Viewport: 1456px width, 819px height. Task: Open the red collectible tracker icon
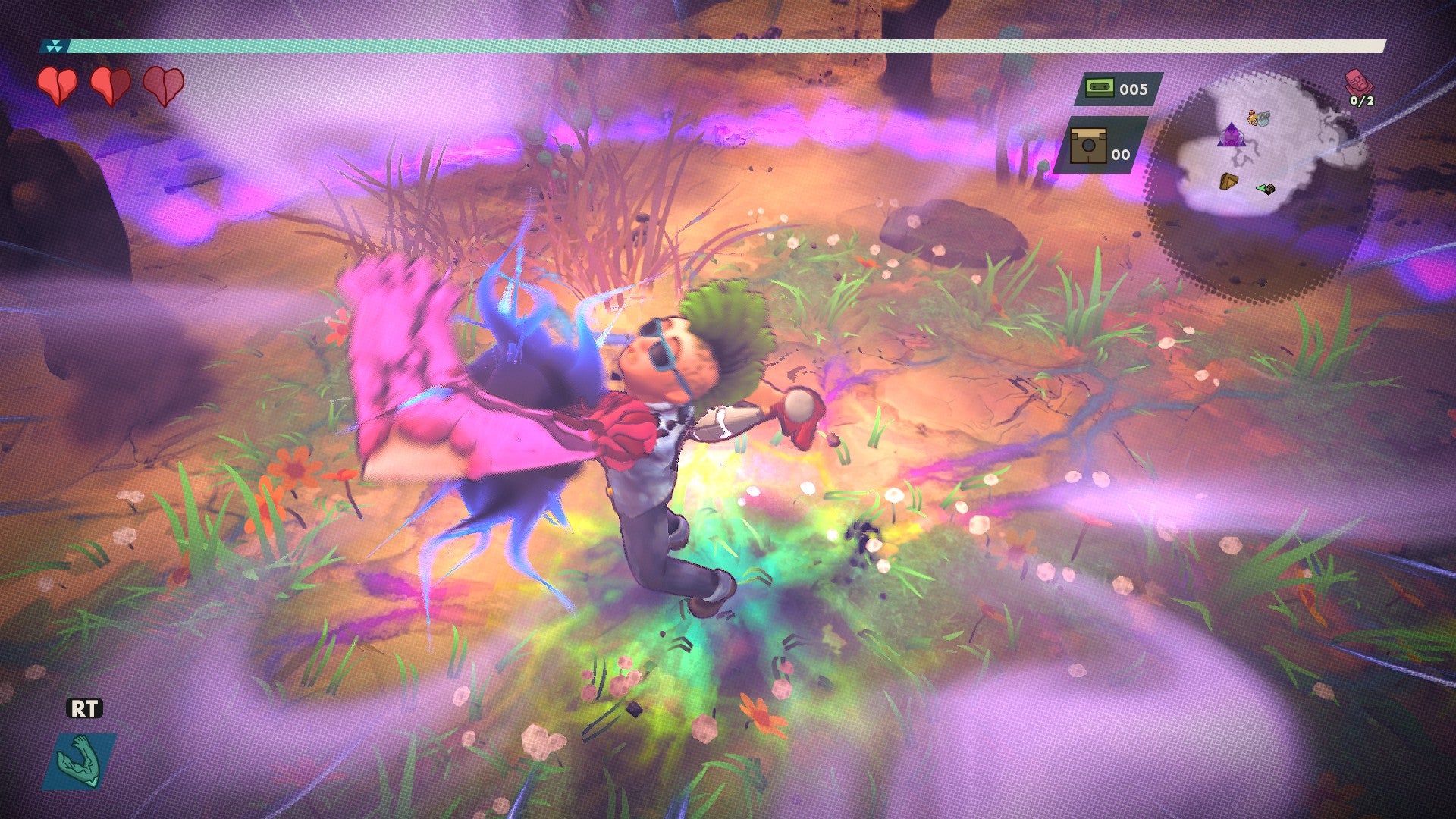coord(1357,81)
